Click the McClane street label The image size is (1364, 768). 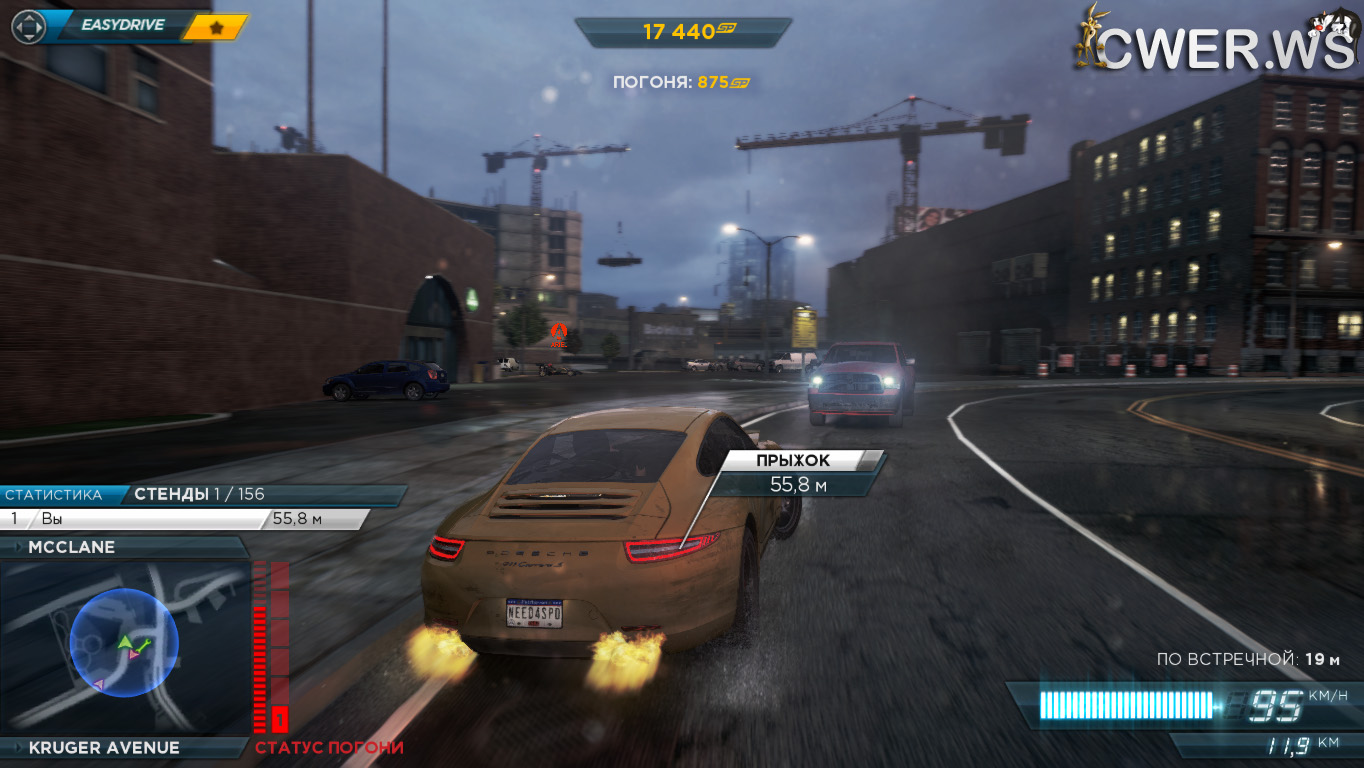72,547
